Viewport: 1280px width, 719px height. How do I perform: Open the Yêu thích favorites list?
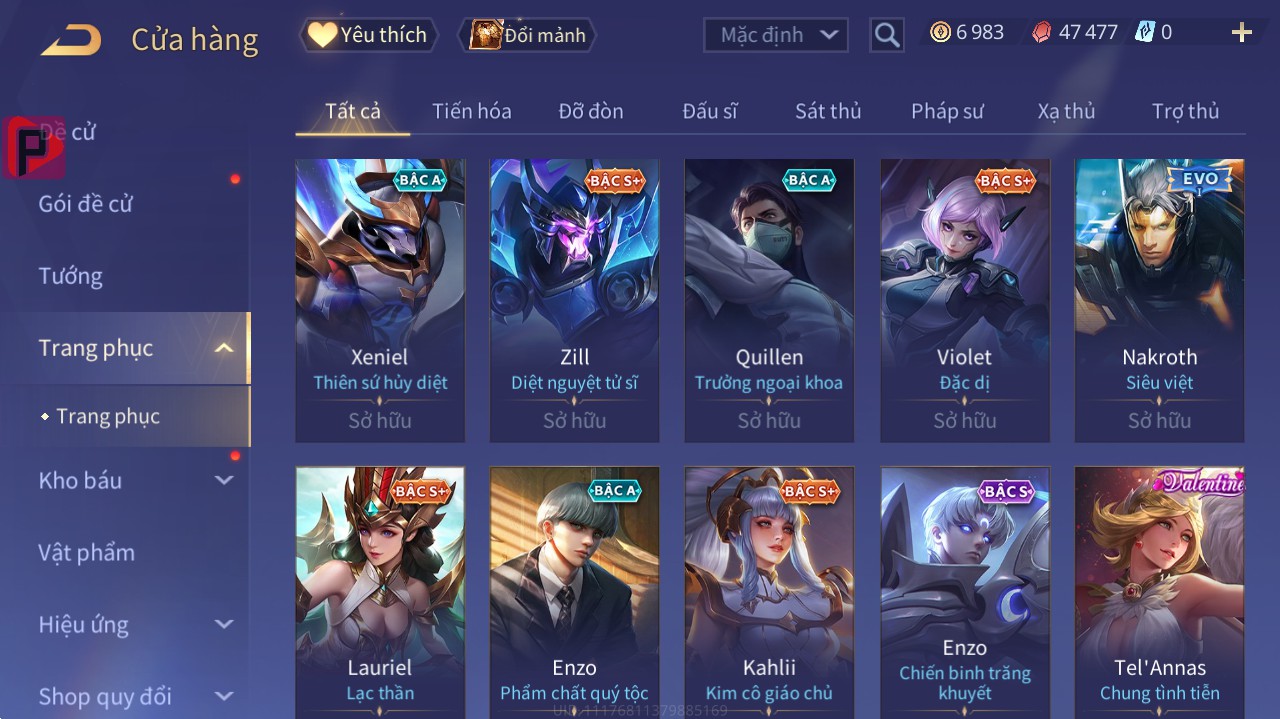367,35
